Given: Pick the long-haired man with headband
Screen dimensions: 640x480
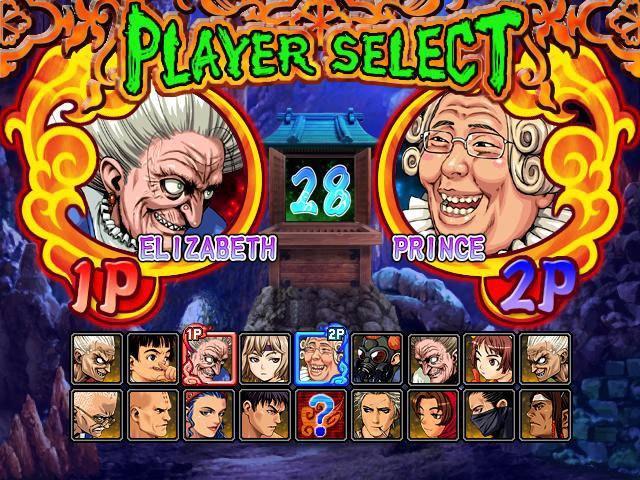Looking at the screenshot, I should click(x=545, y=414).
